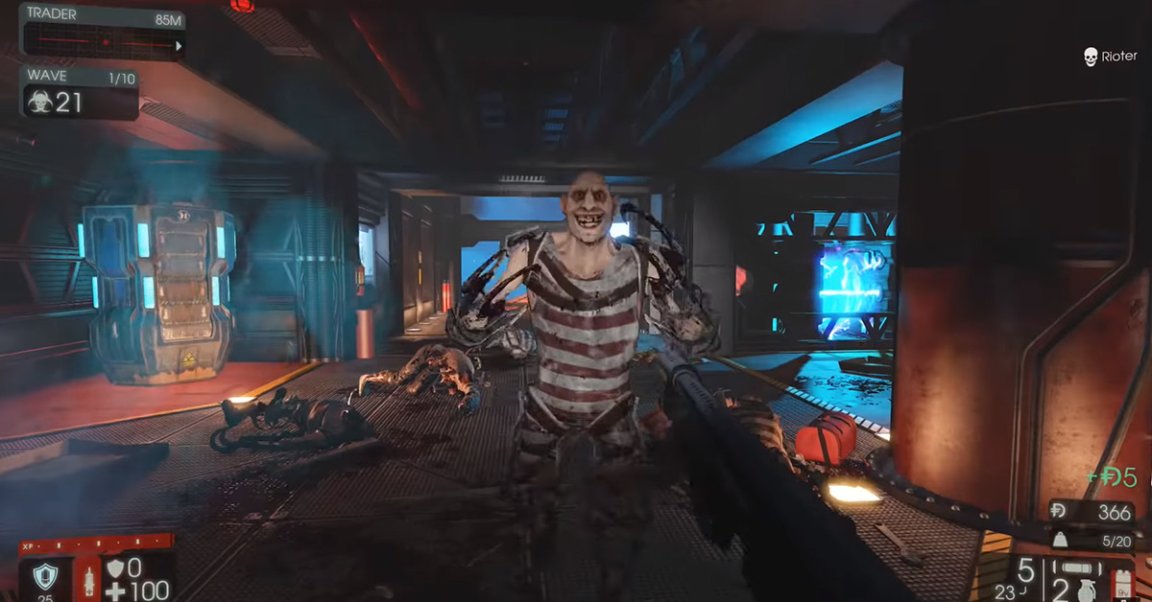Viewport: 1152px width, 602px height.
Task: Select the healing syringe icon
Action: pos(89,581)
